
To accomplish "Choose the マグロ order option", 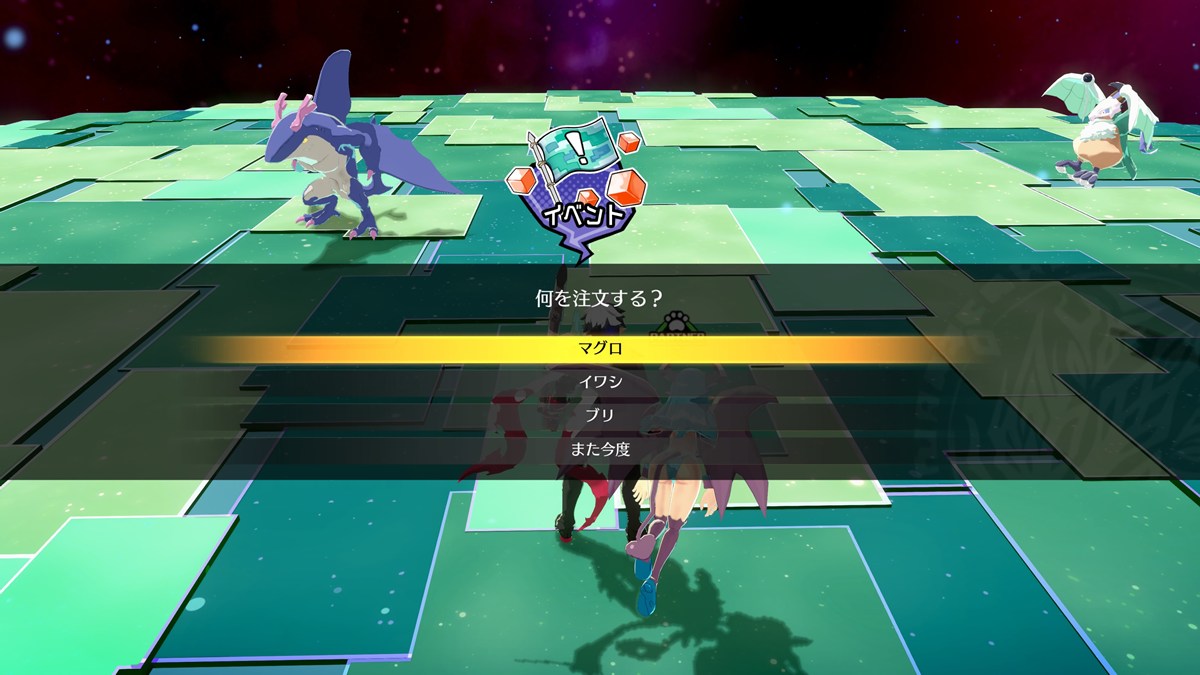I will [x=600, y=349].
